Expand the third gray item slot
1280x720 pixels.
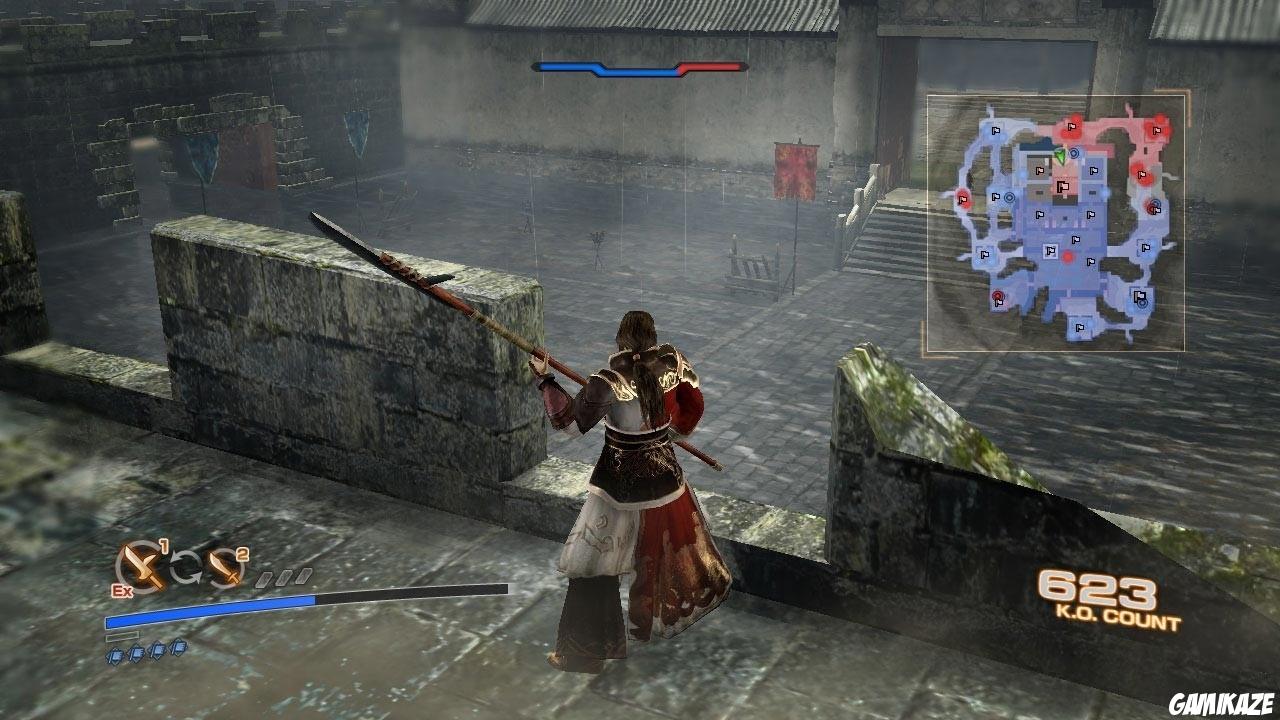[x=304, y=575]
